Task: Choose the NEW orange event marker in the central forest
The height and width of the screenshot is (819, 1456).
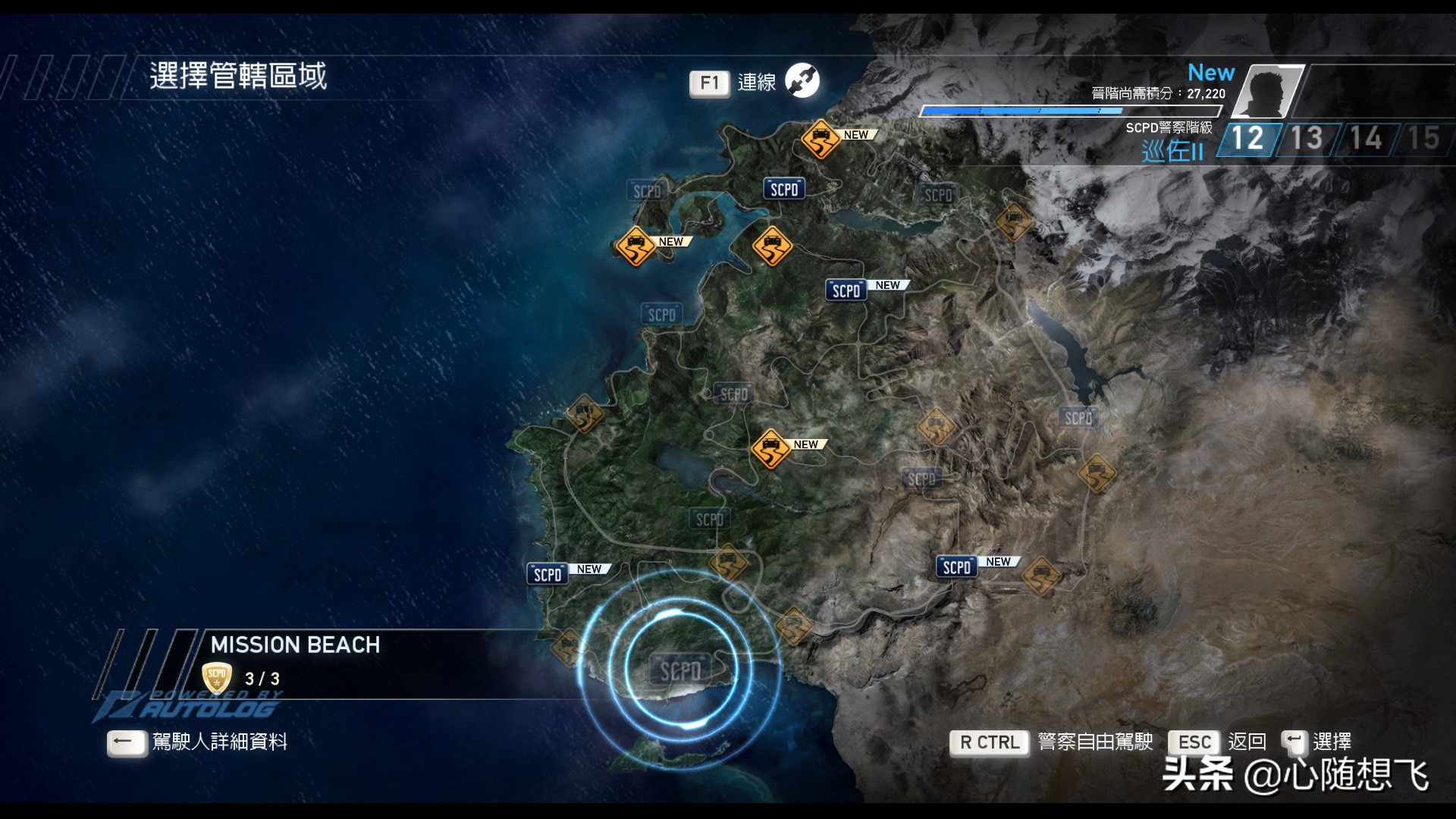Action: coord(770,449)
